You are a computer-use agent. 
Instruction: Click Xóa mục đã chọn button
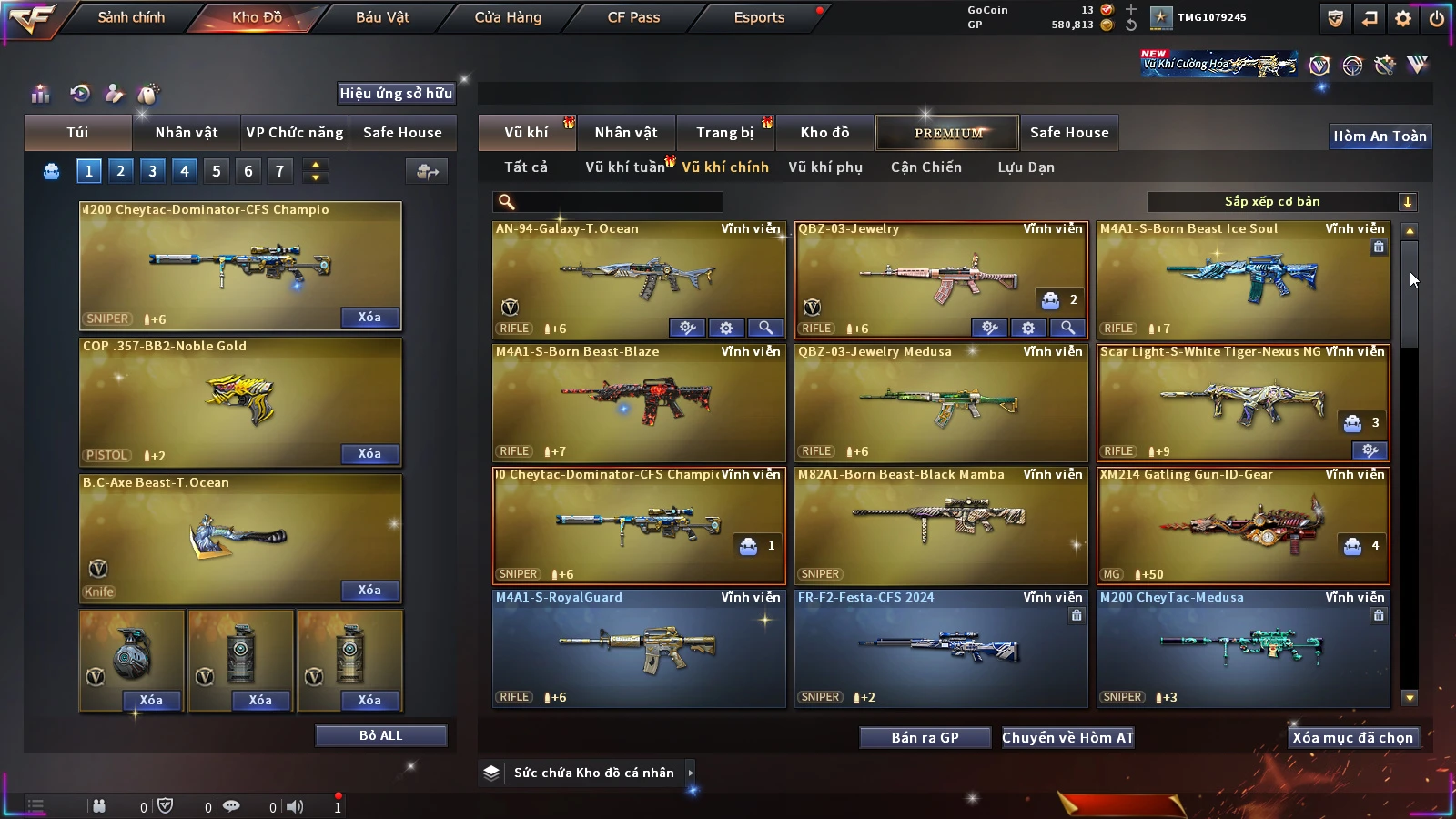click(x=1352, y=737)
